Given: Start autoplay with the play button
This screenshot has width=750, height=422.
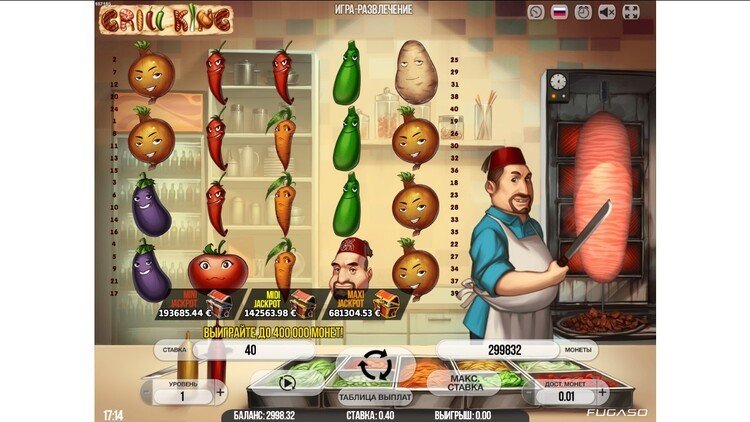Looking at the screenshot, I should (x=287, y=381).
